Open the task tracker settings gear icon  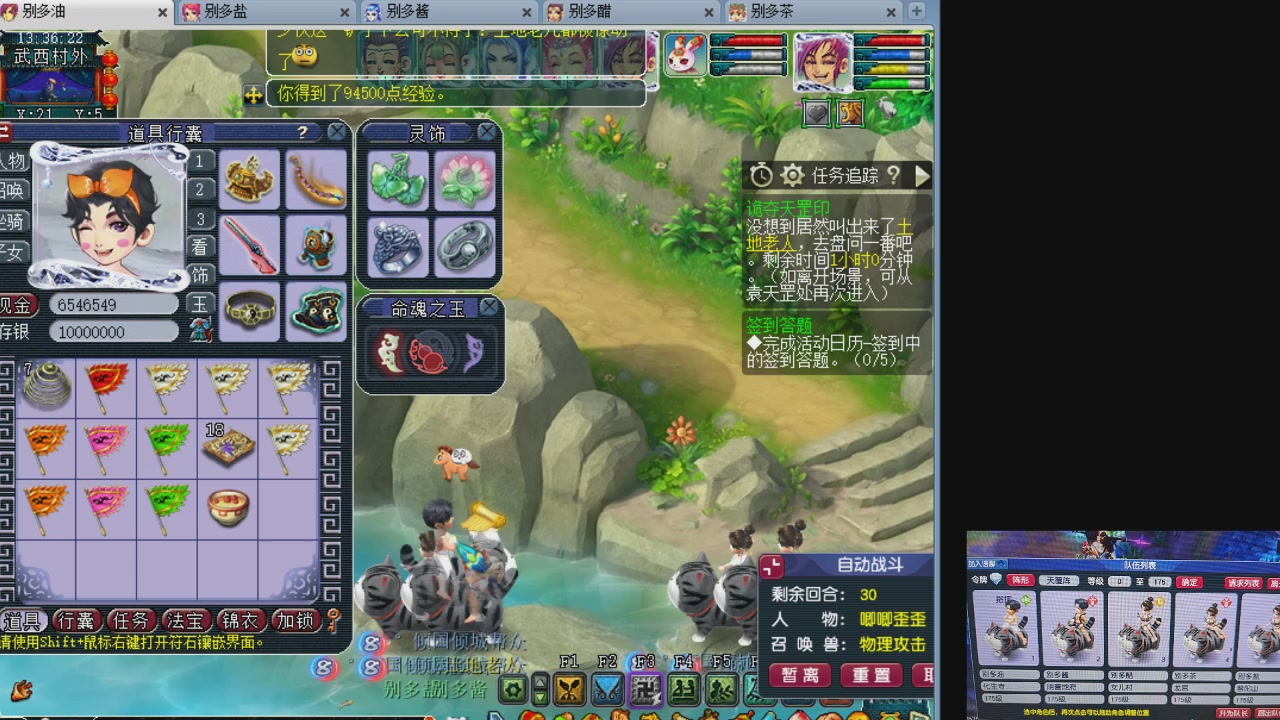(x=792, y=175)
